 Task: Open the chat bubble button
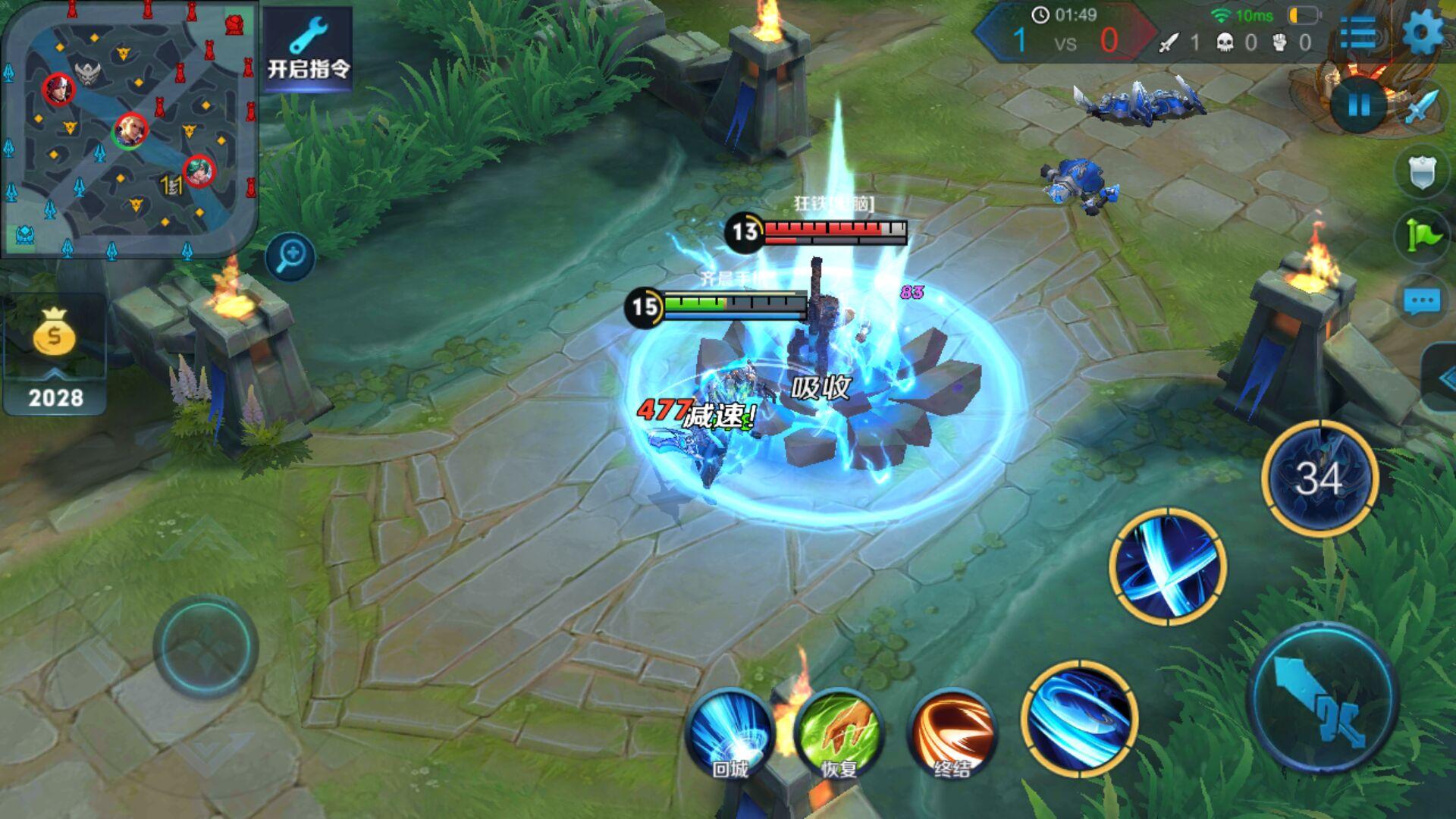tap(1421, 302)
